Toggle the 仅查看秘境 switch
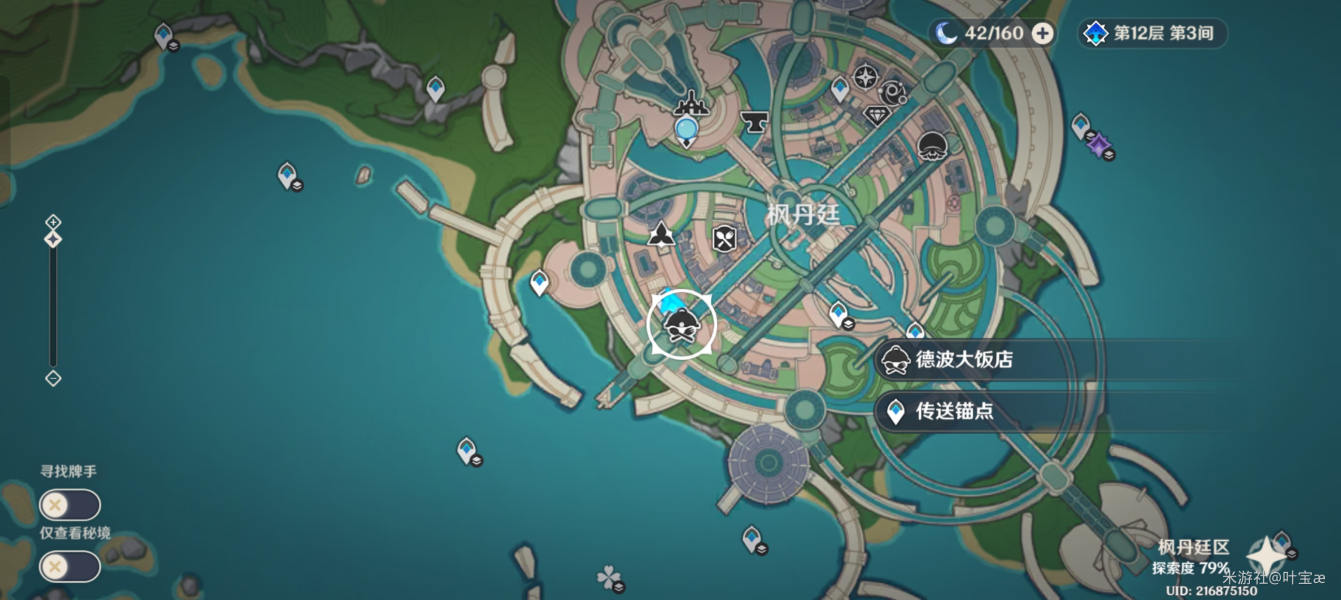The width and height of the screenshot is (1341, 600). click(69, 566)
